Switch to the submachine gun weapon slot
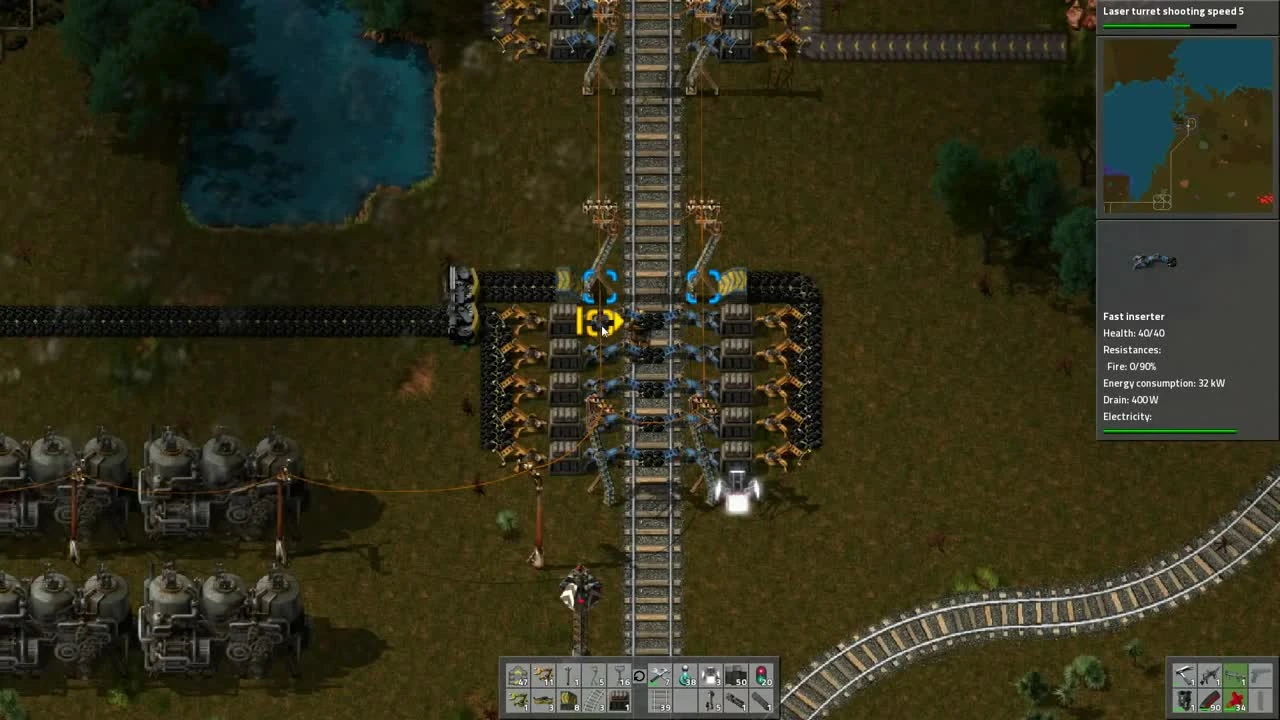 click(1210, 675)
